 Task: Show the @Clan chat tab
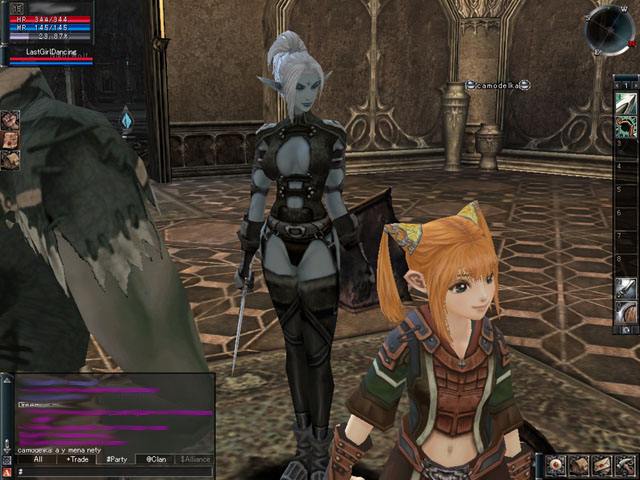(x=155, y=459)
